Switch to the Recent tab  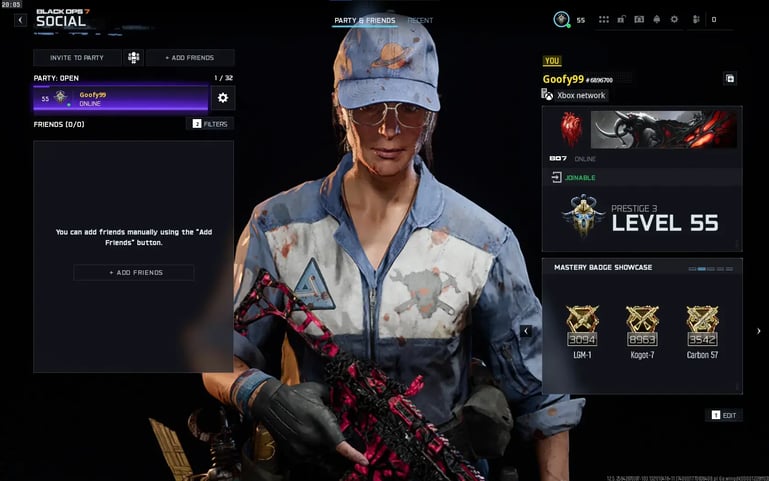pyautogui.click(x=420, y=20)
